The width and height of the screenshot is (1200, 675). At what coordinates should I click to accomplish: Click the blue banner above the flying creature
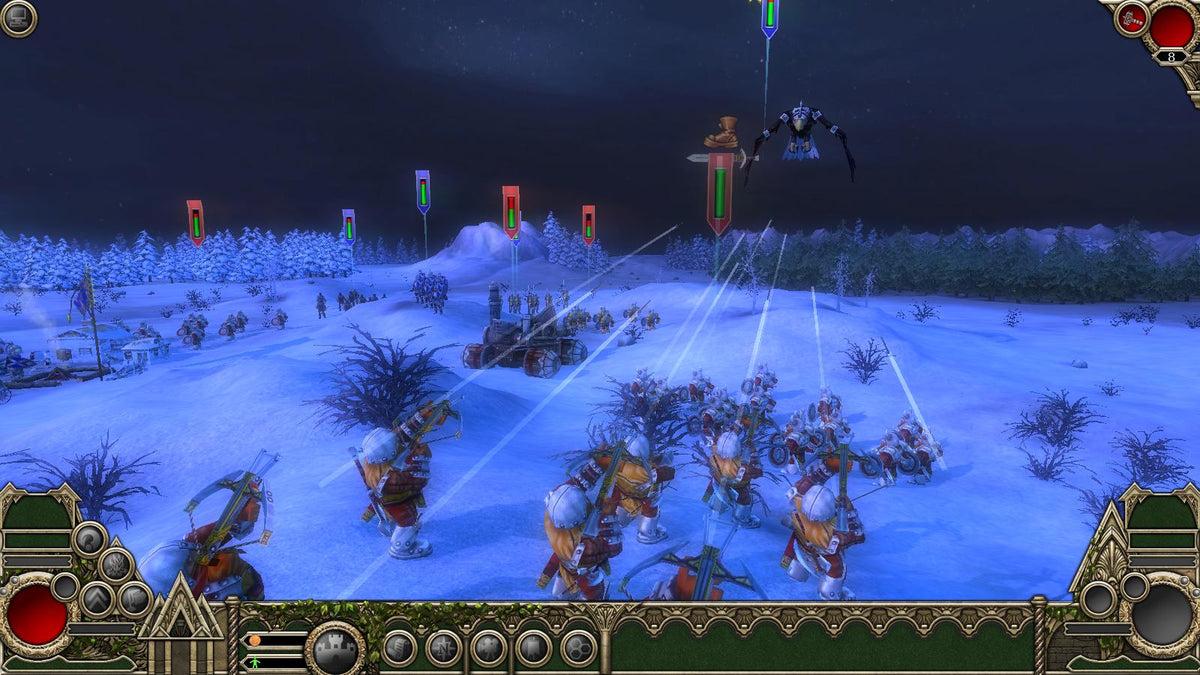(769, 16)
